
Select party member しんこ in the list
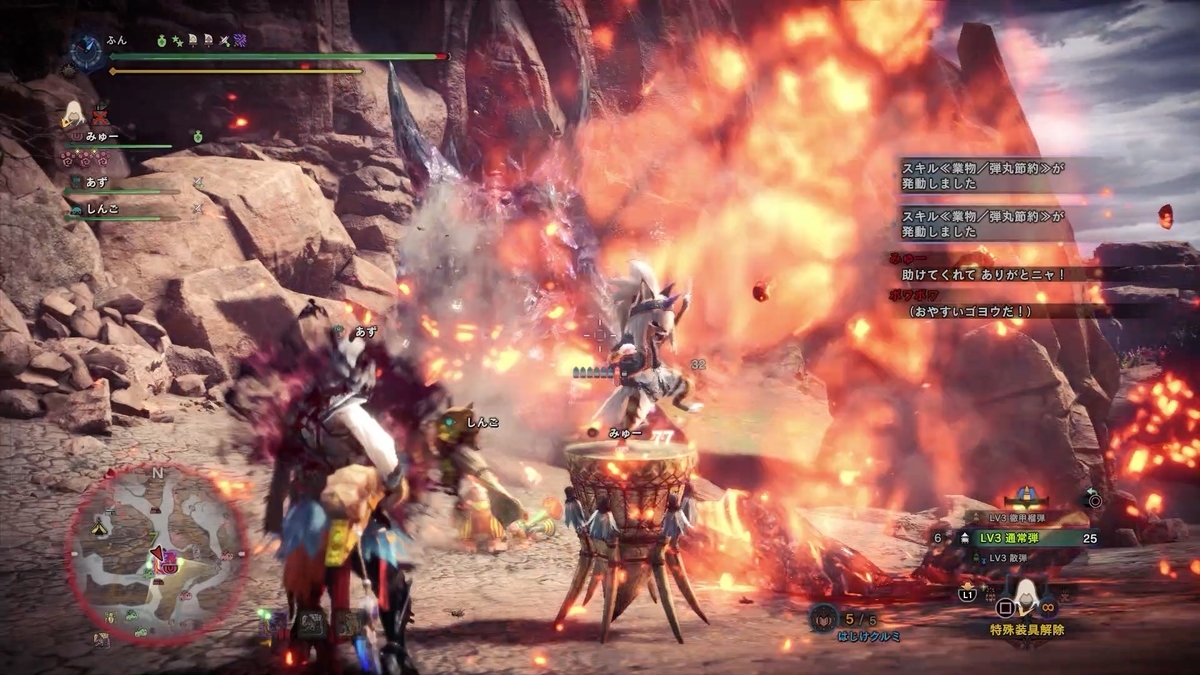tap(102, 208)
